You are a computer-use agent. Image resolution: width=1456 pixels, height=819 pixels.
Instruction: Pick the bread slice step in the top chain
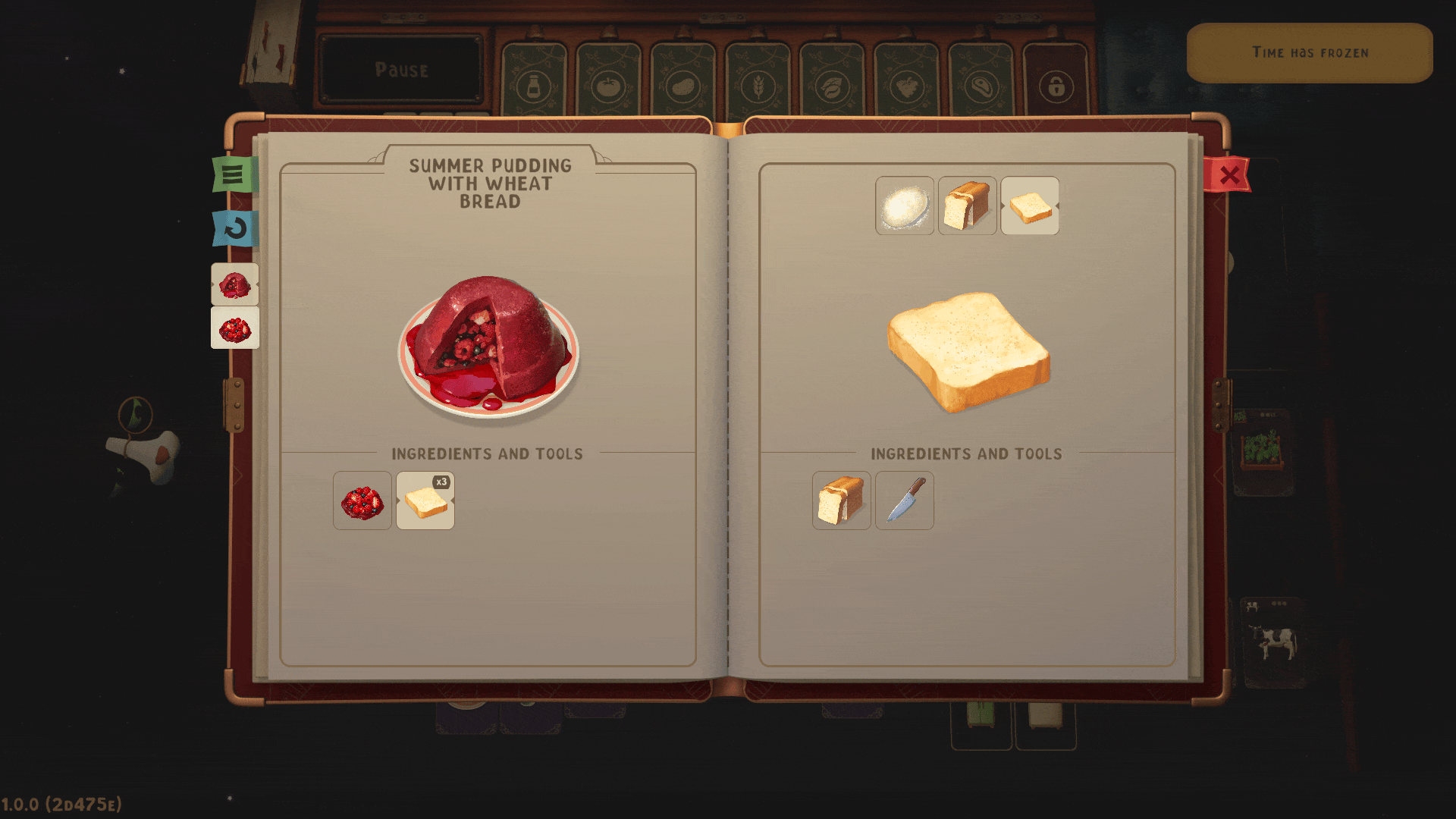click(x=1030, y=206)
